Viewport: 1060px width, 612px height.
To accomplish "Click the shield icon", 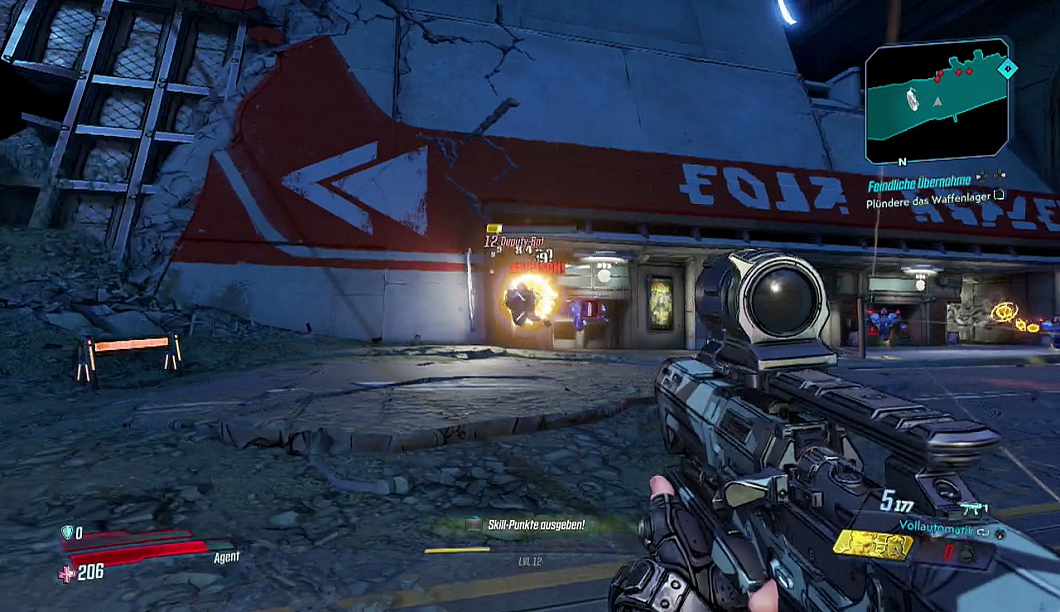I will pyautogui.click(x=68, y=533).
